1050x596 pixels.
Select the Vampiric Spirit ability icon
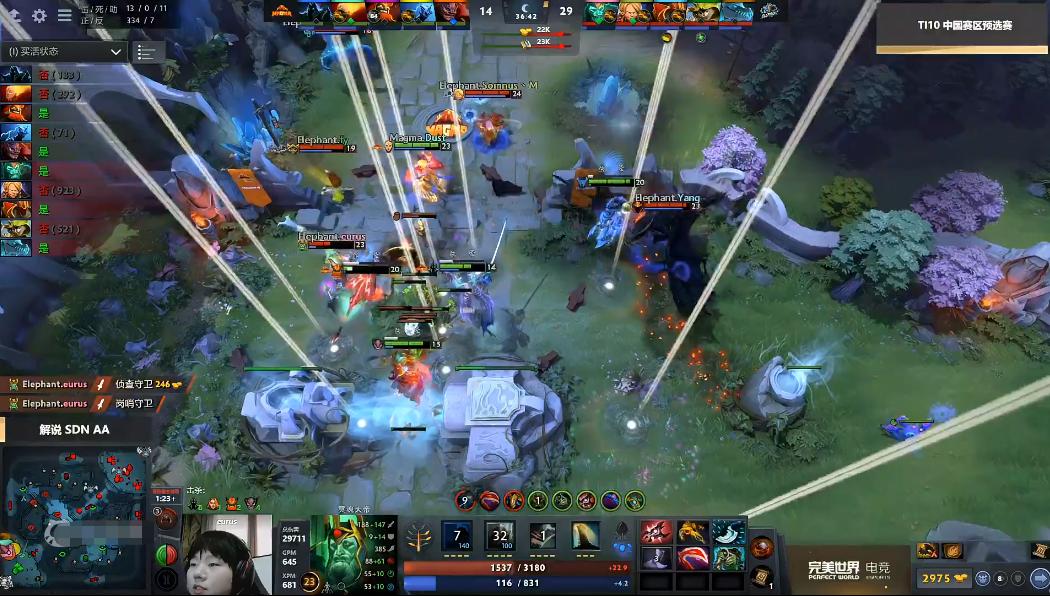click(x=499, y=535)
